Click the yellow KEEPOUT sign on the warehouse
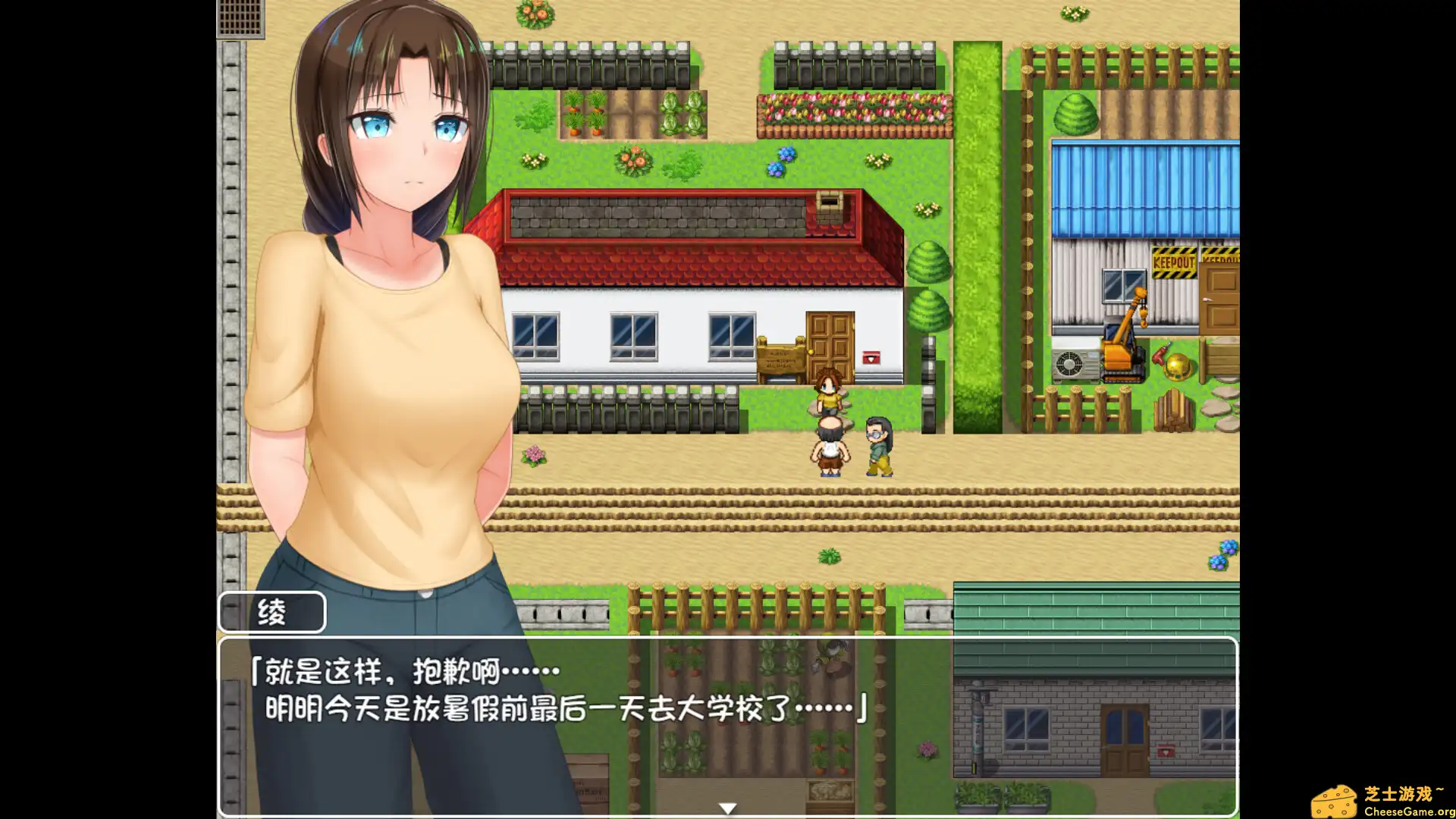1456x819 pixels. (x=1174, y=262)
